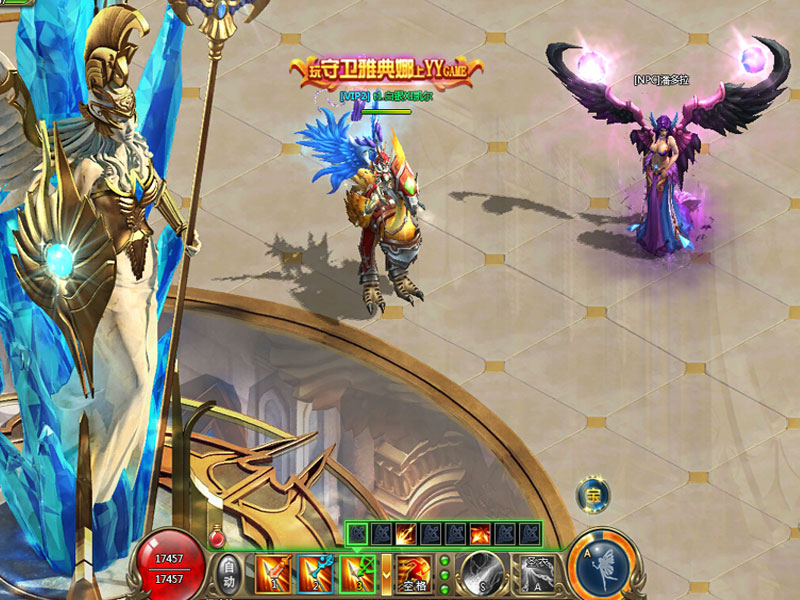Pick the fiery explosion skill in popup row
This screenshot has width=800, height=600.
(481, 534)
